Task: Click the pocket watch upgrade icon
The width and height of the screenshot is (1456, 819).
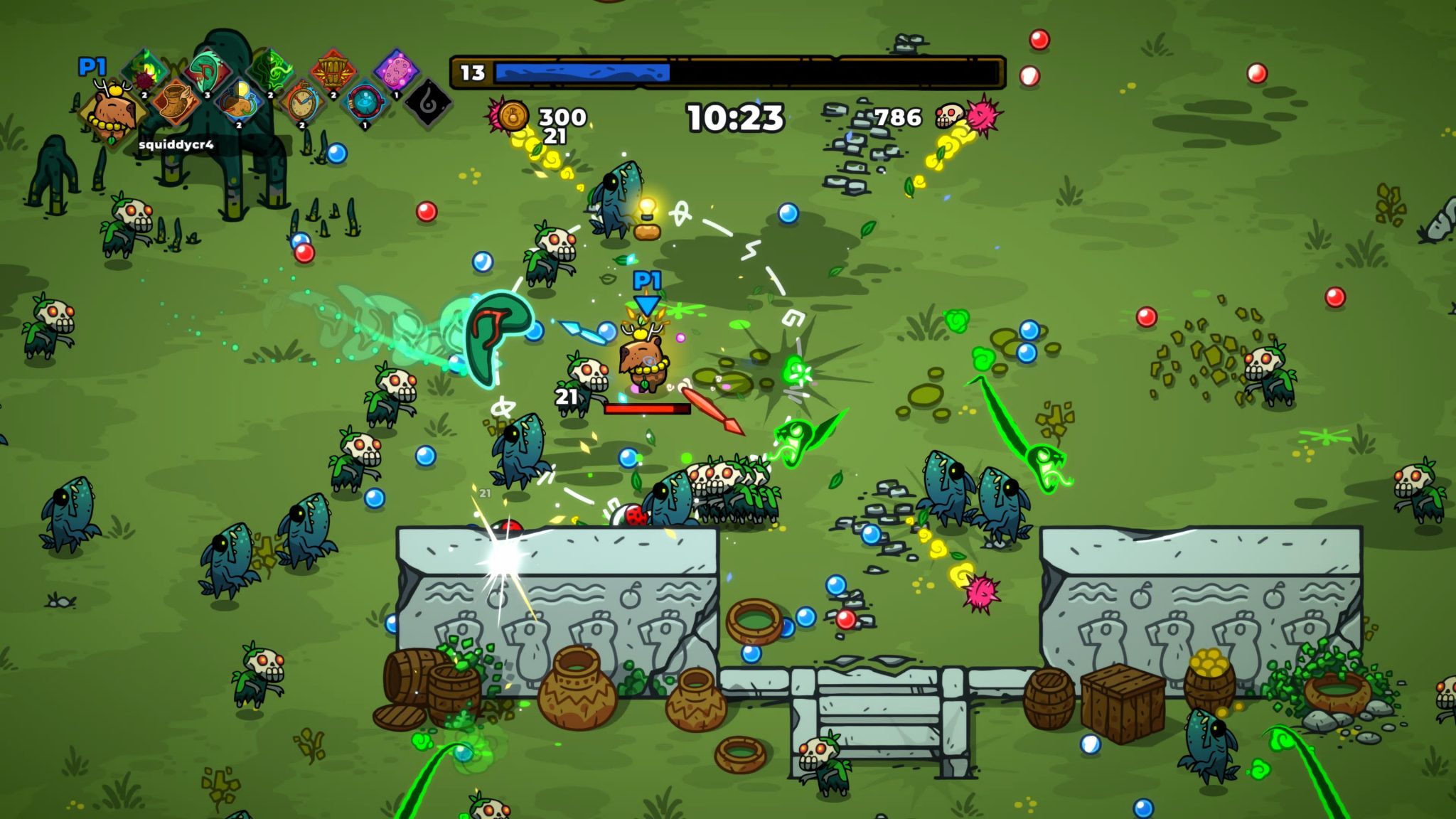Action: (x=301, y=101)
